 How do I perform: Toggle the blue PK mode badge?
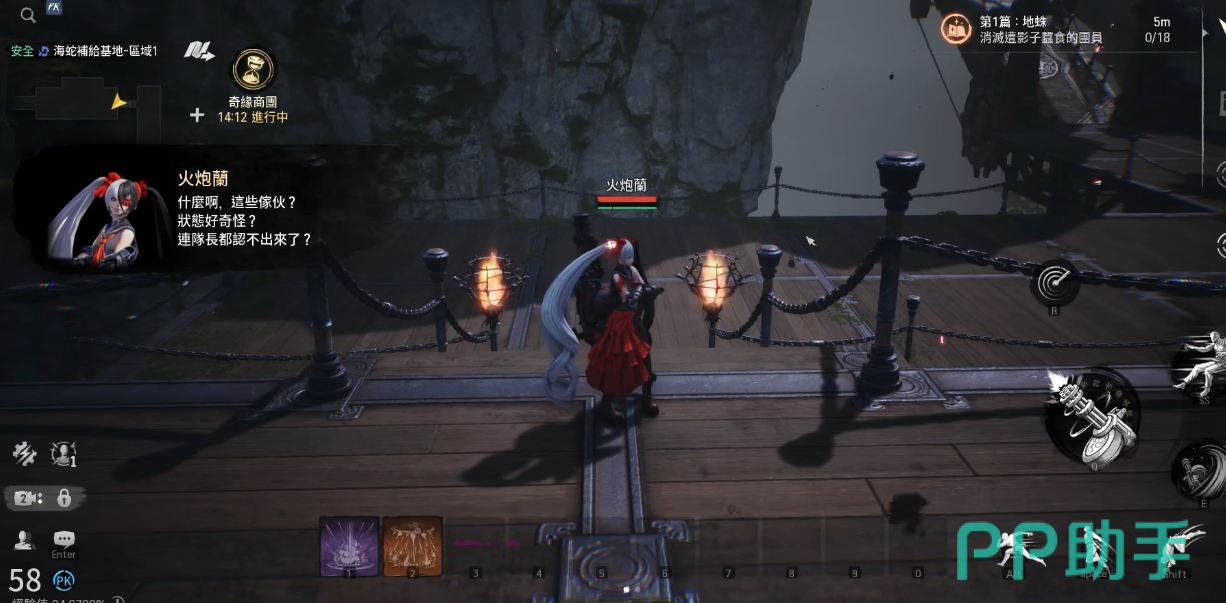(x=63, y=580)
